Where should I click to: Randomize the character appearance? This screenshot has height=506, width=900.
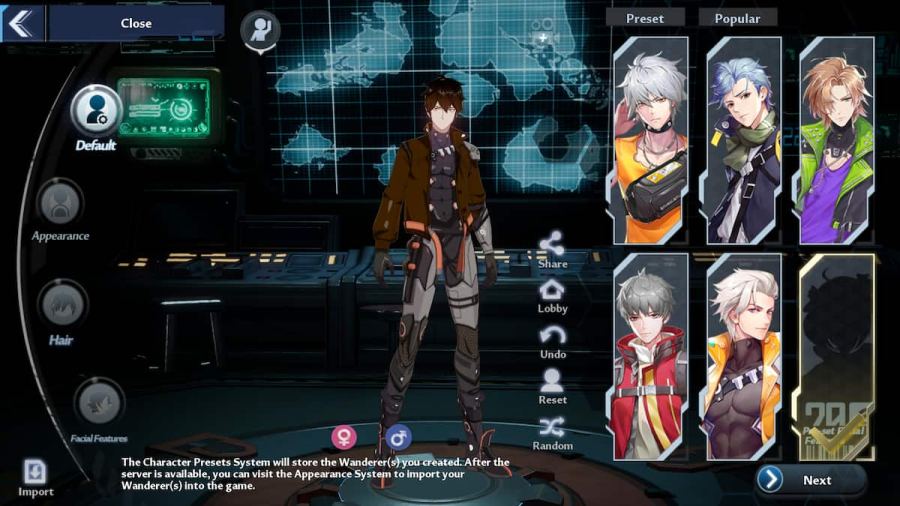[x=552, y=430]
